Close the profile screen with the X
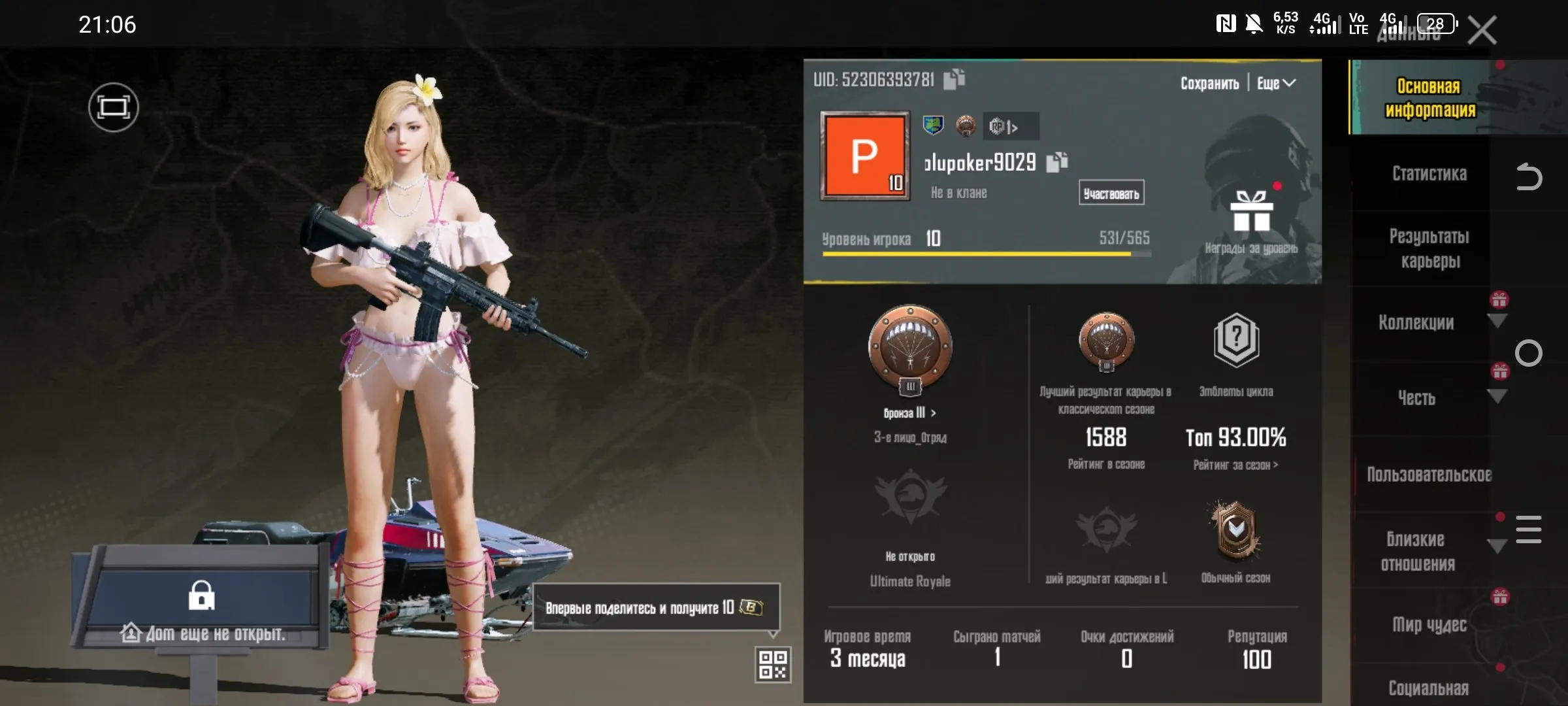This screenshot has width=1568, height=706. [x=1482, y=30]
